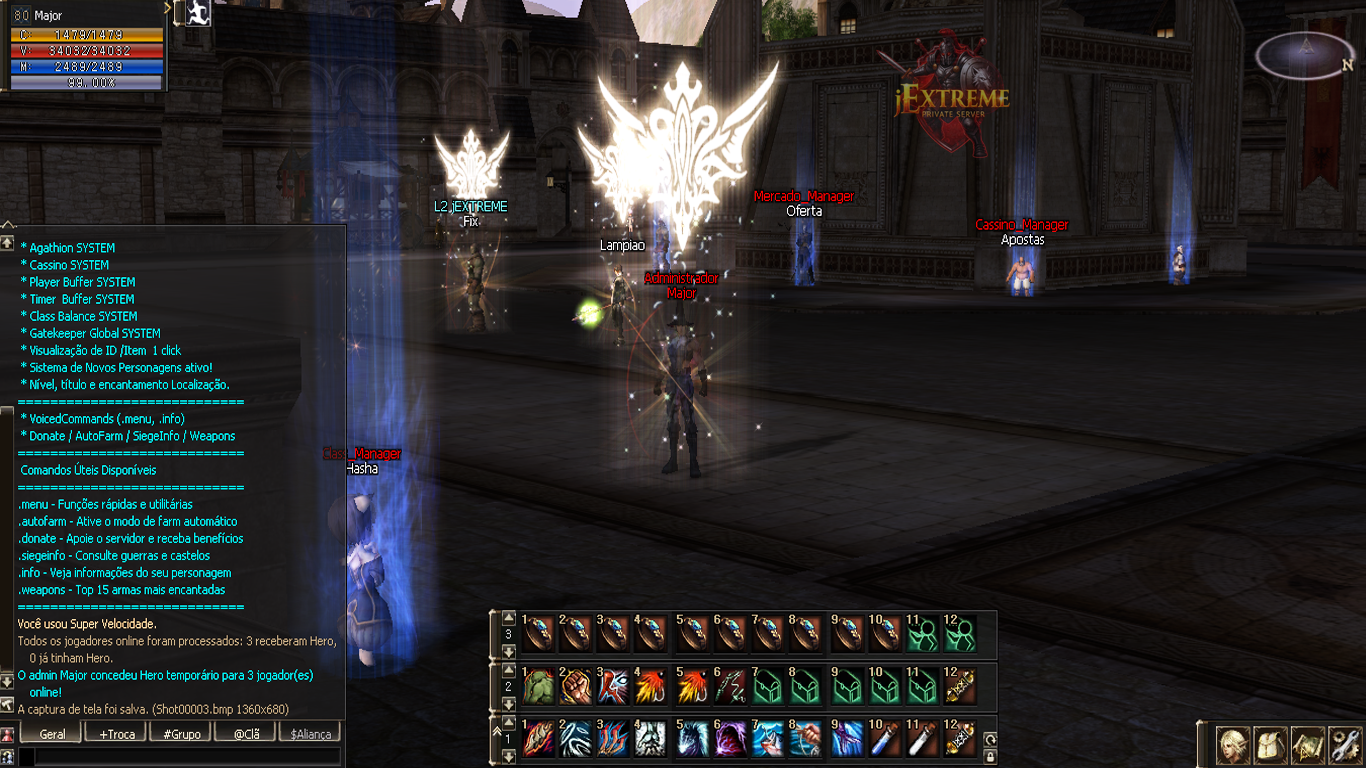This screenshot has height=768, width=1366.
Task: Click the compass radar in the corner
Action: pos(1305,56)
